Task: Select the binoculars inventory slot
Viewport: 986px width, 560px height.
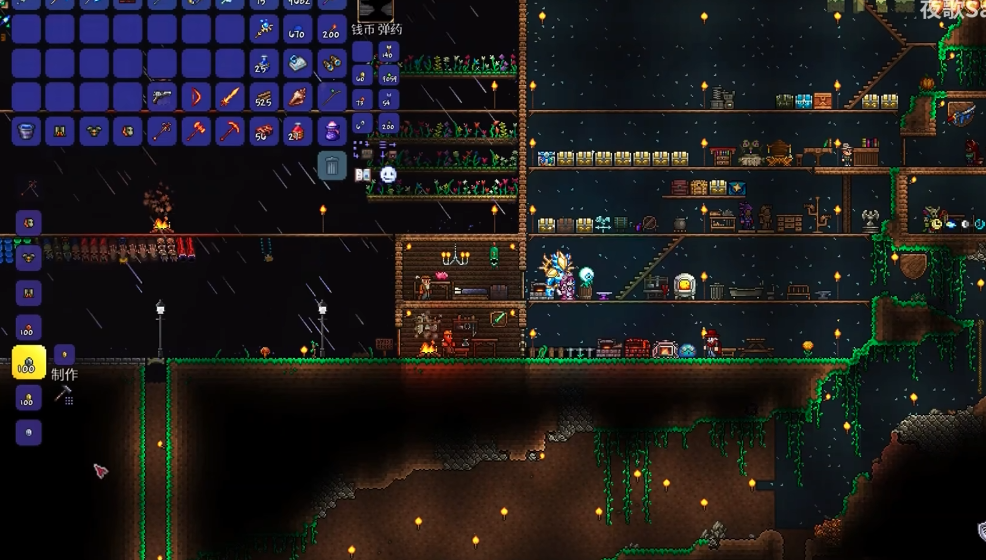Action: pos(332,63)
